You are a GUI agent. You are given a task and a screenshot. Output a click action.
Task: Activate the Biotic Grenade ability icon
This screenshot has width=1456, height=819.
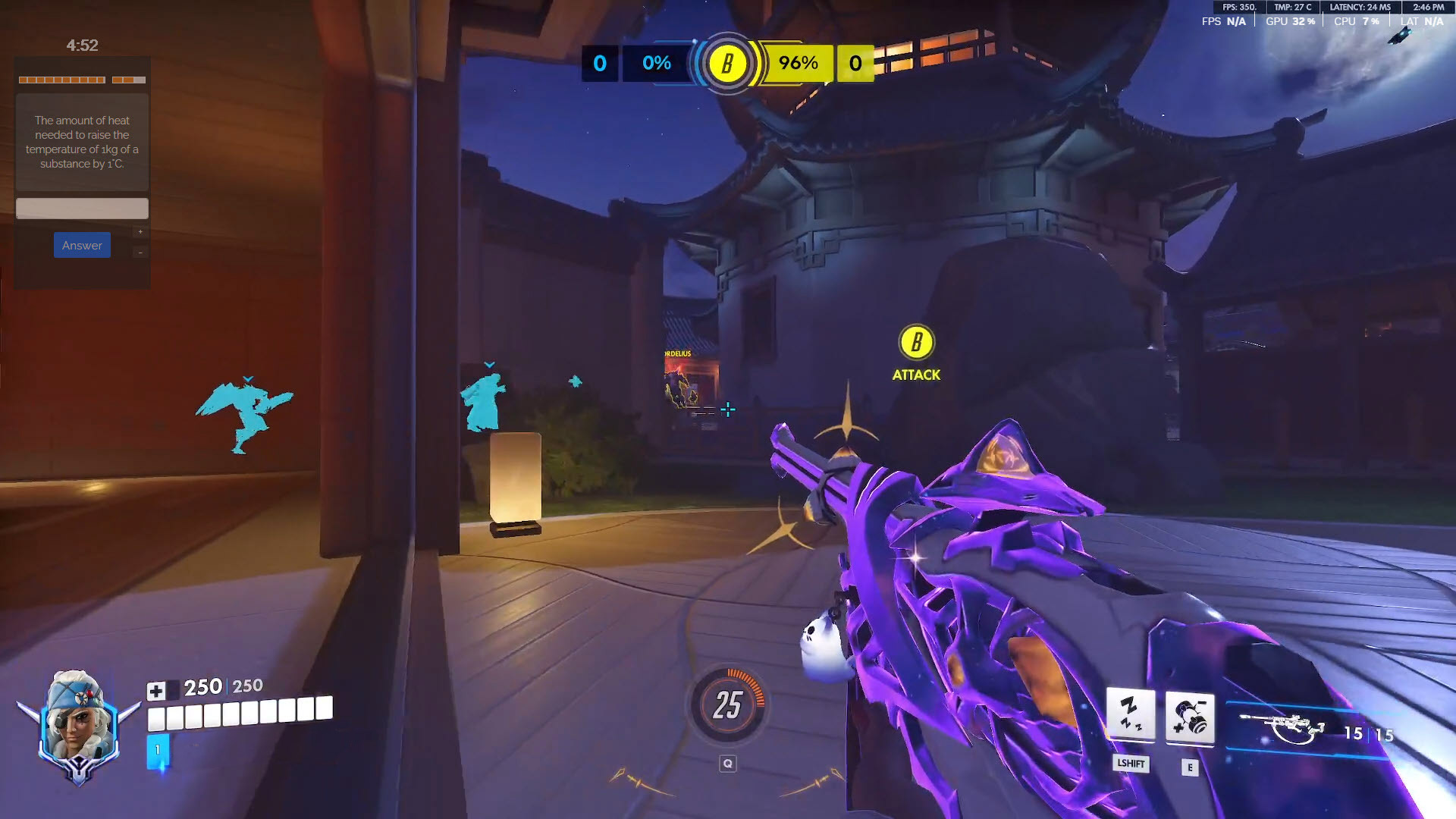click(x=1189, y=717)
